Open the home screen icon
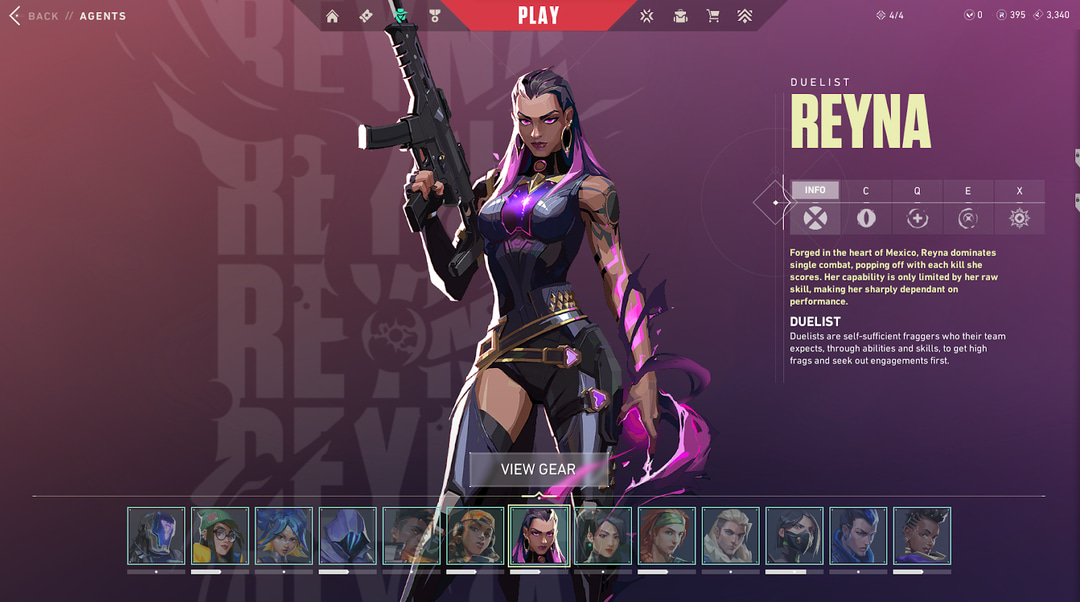The width and height of the screenshot is (1080, 602). point(332,16)
